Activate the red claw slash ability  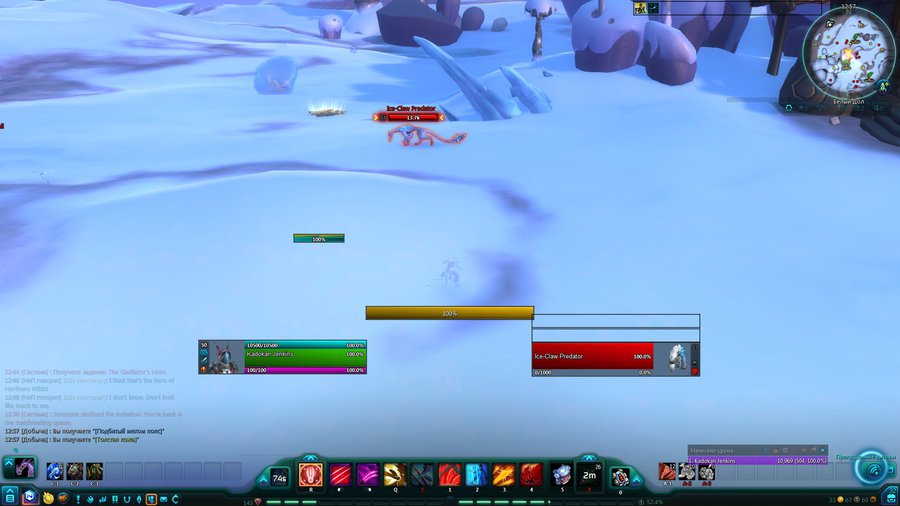click(341, 473)
